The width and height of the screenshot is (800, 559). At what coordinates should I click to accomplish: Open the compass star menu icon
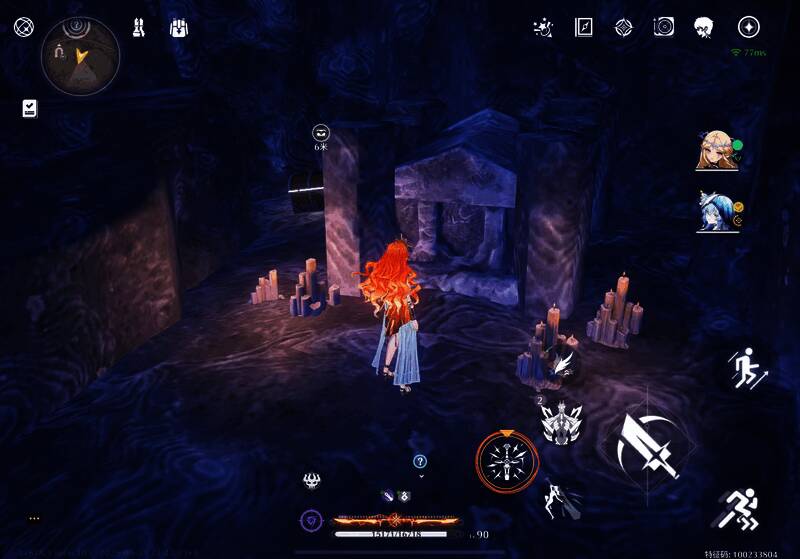748,27
